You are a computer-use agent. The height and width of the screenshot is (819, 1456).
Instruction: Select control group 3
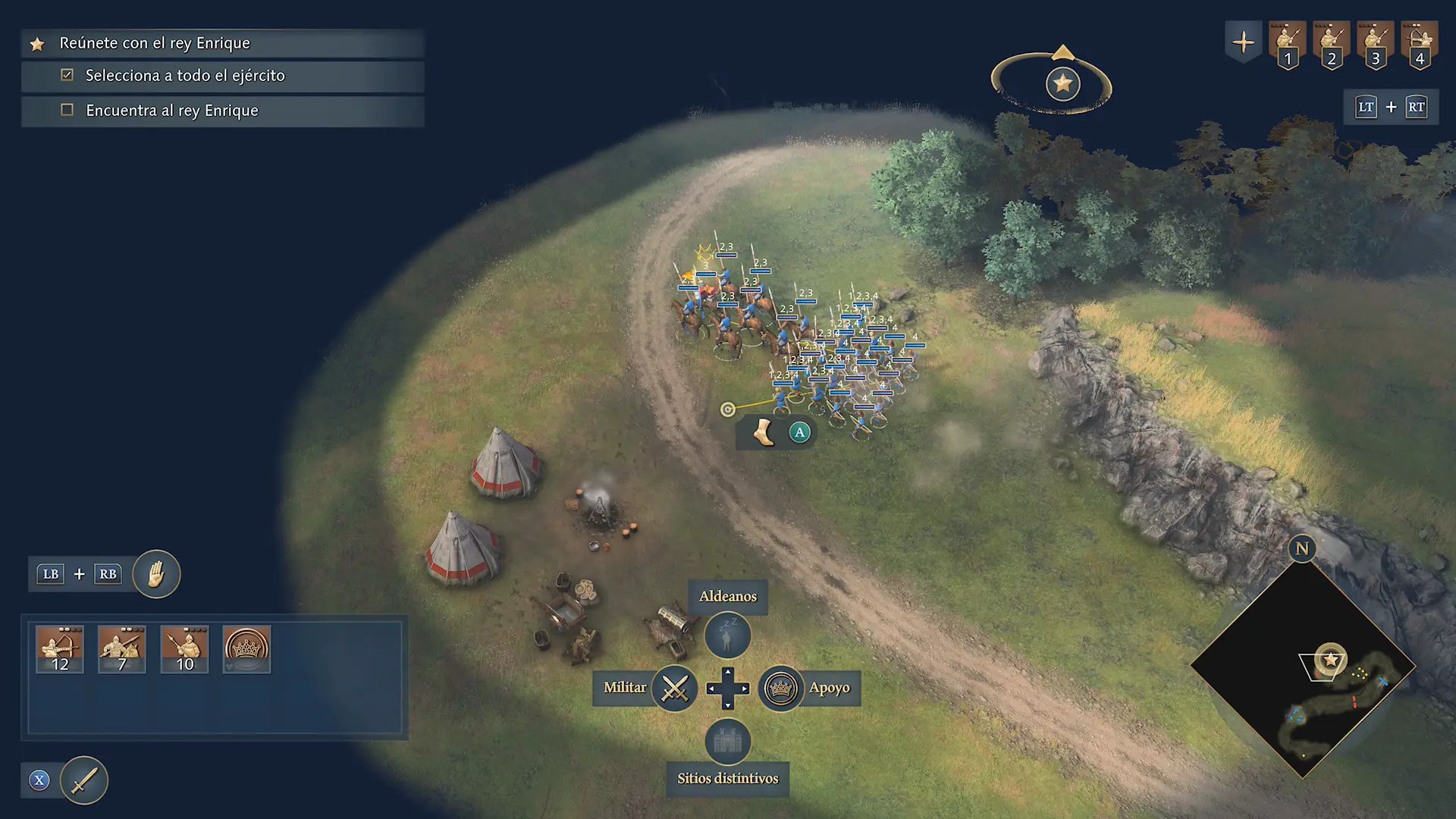coord(1376,45)
